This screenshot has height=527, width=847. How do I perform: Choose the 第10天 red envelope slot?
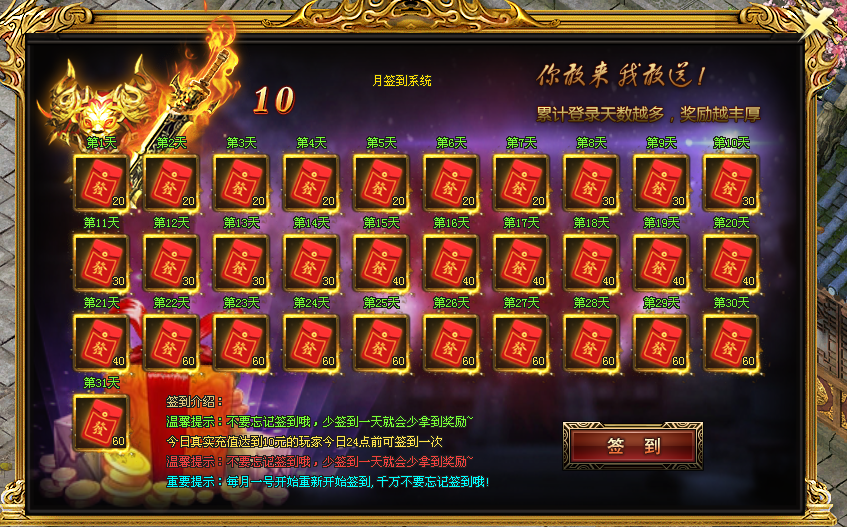[x=731, y=183]
